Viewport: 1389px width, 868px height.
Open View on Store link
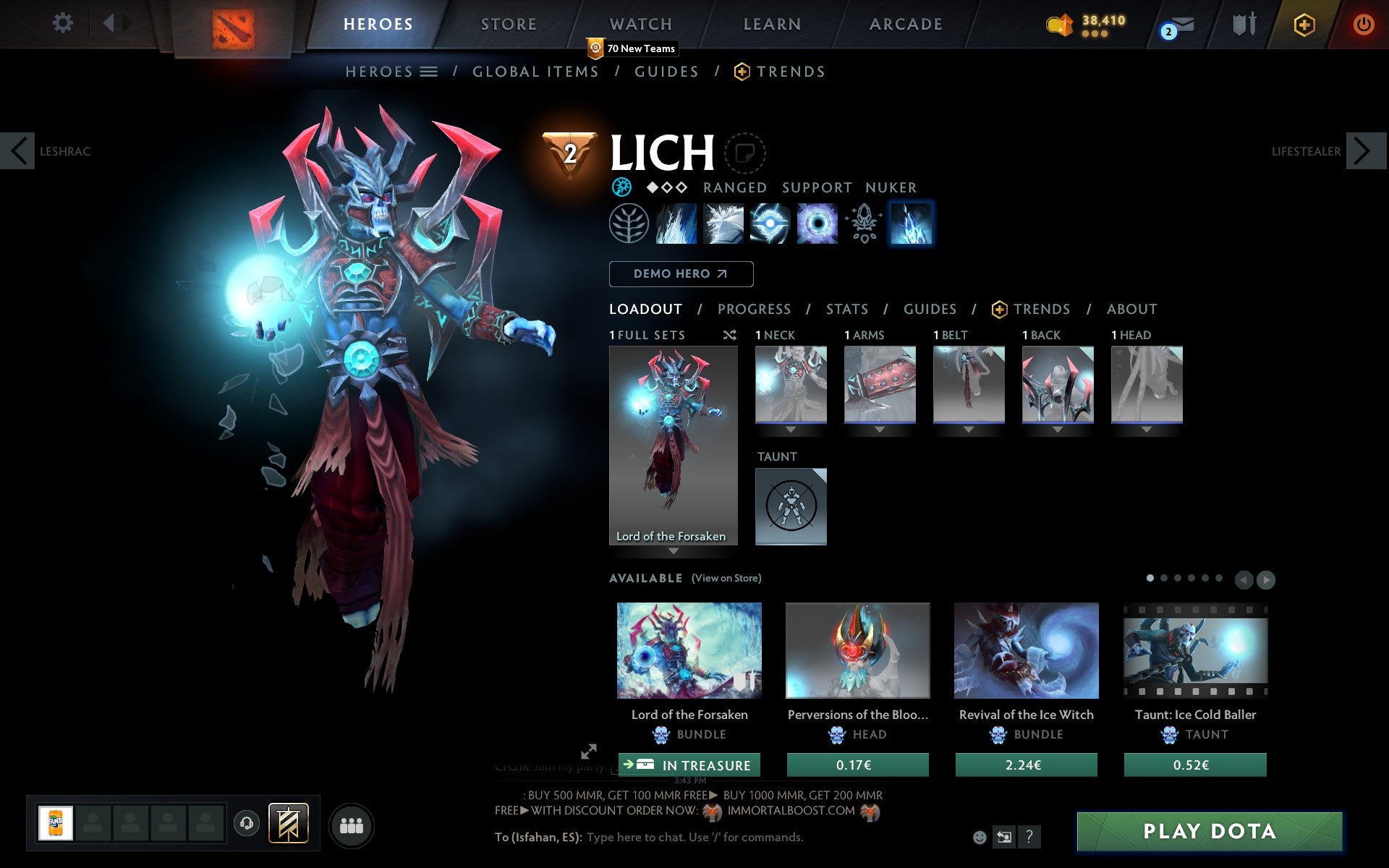point(726,578)
